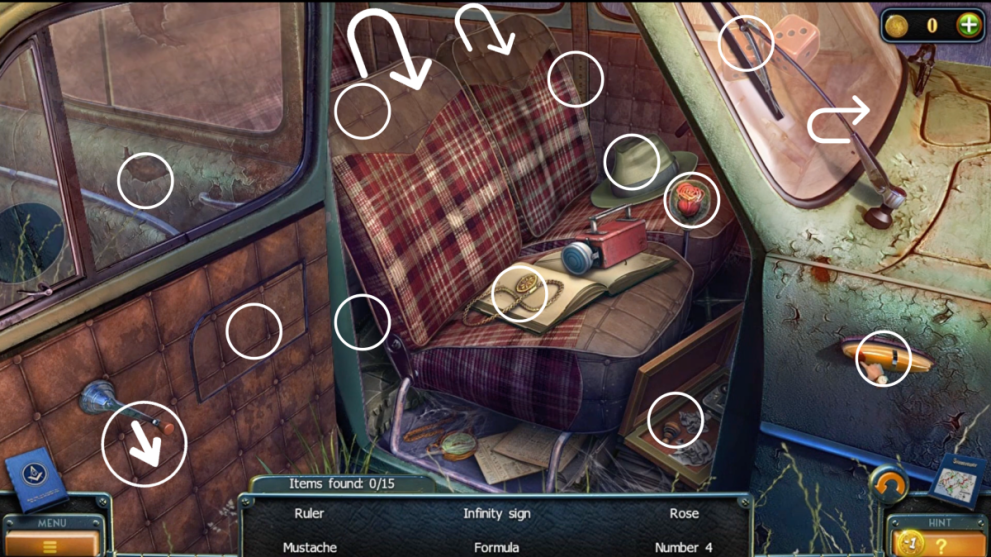
Task: Use the HINT button
Action: pos(939,541)
